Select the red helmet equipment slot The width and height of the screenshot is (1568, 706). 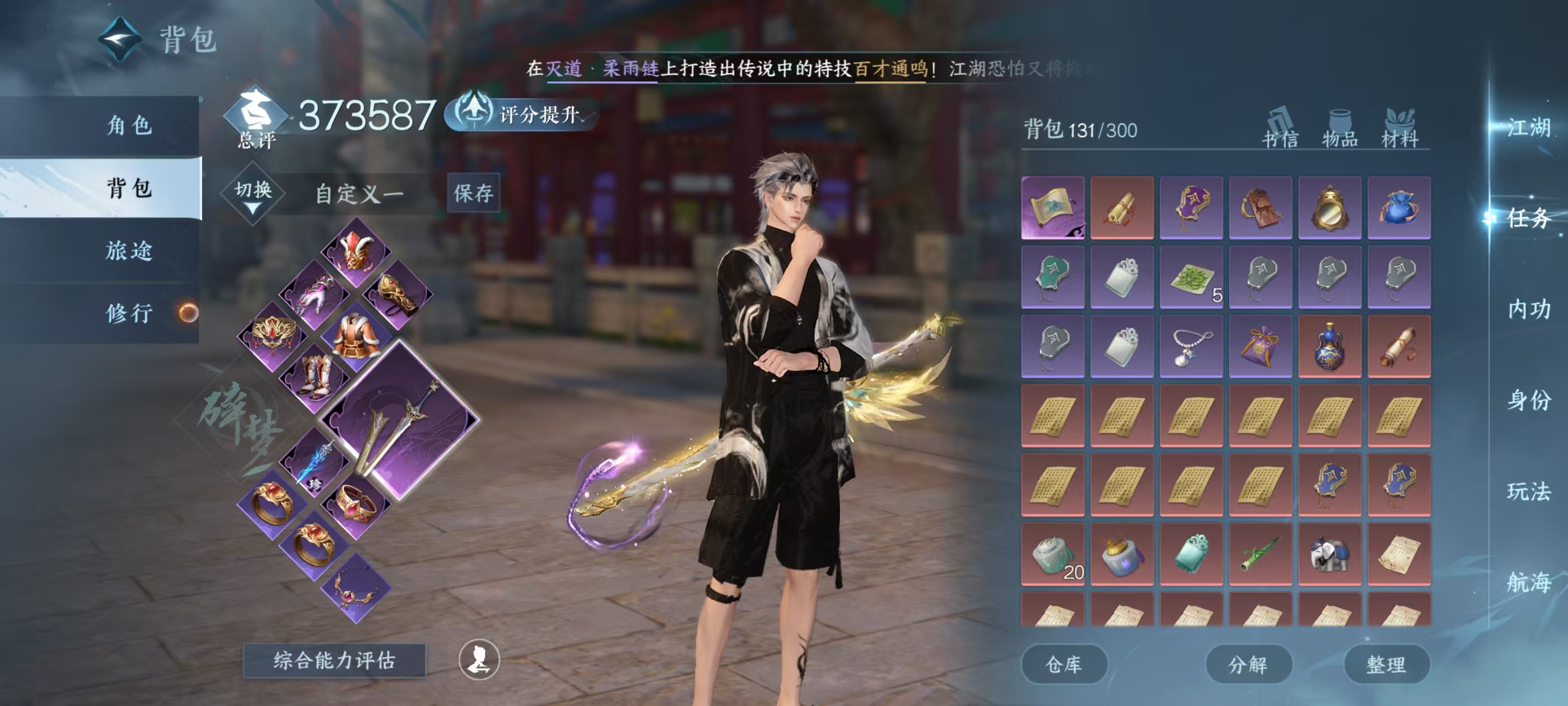click(356, 252)
